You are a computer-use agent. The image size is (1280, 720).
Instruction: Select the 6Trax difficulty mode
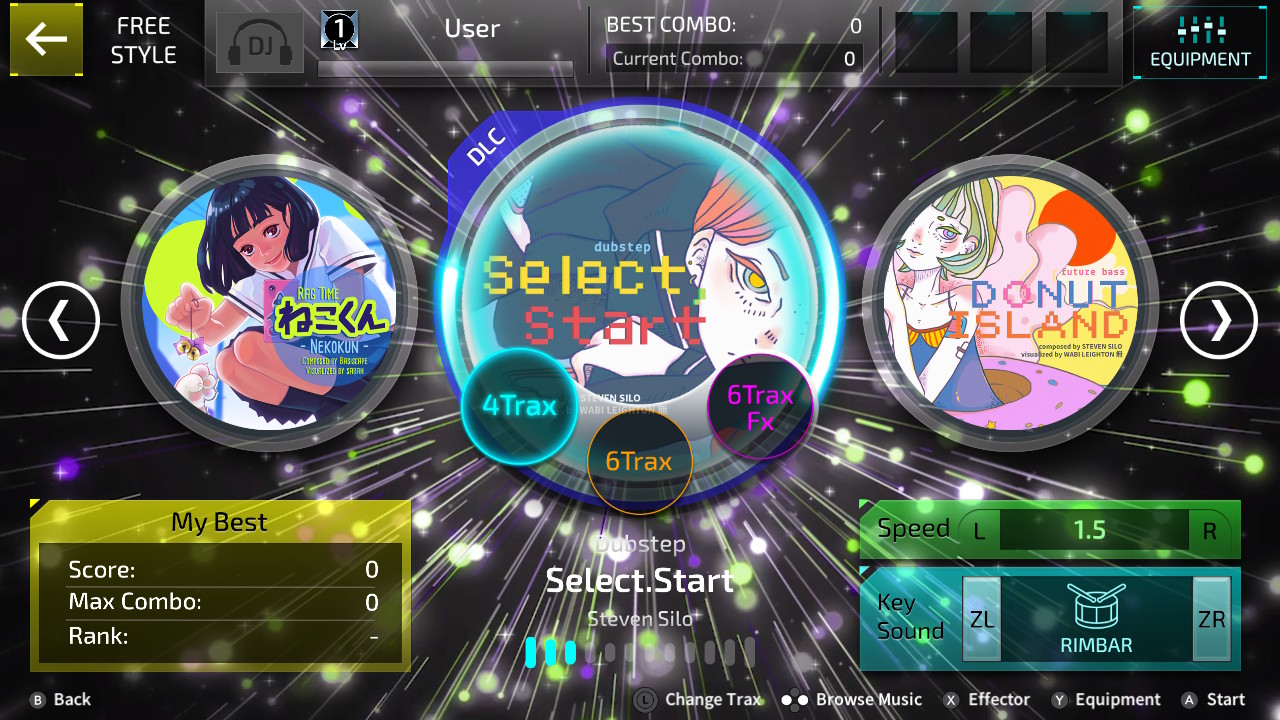point(640,461)
